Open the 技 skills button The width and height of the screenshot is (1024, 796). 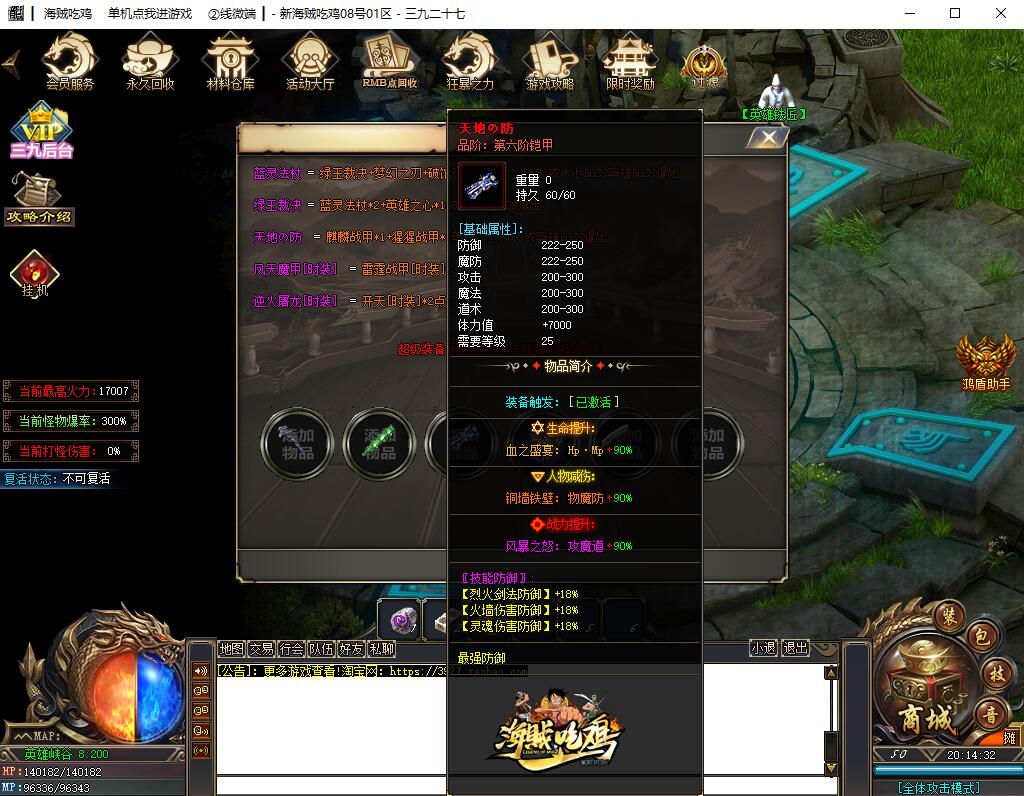pyautogui.click(x=994, y=674)
